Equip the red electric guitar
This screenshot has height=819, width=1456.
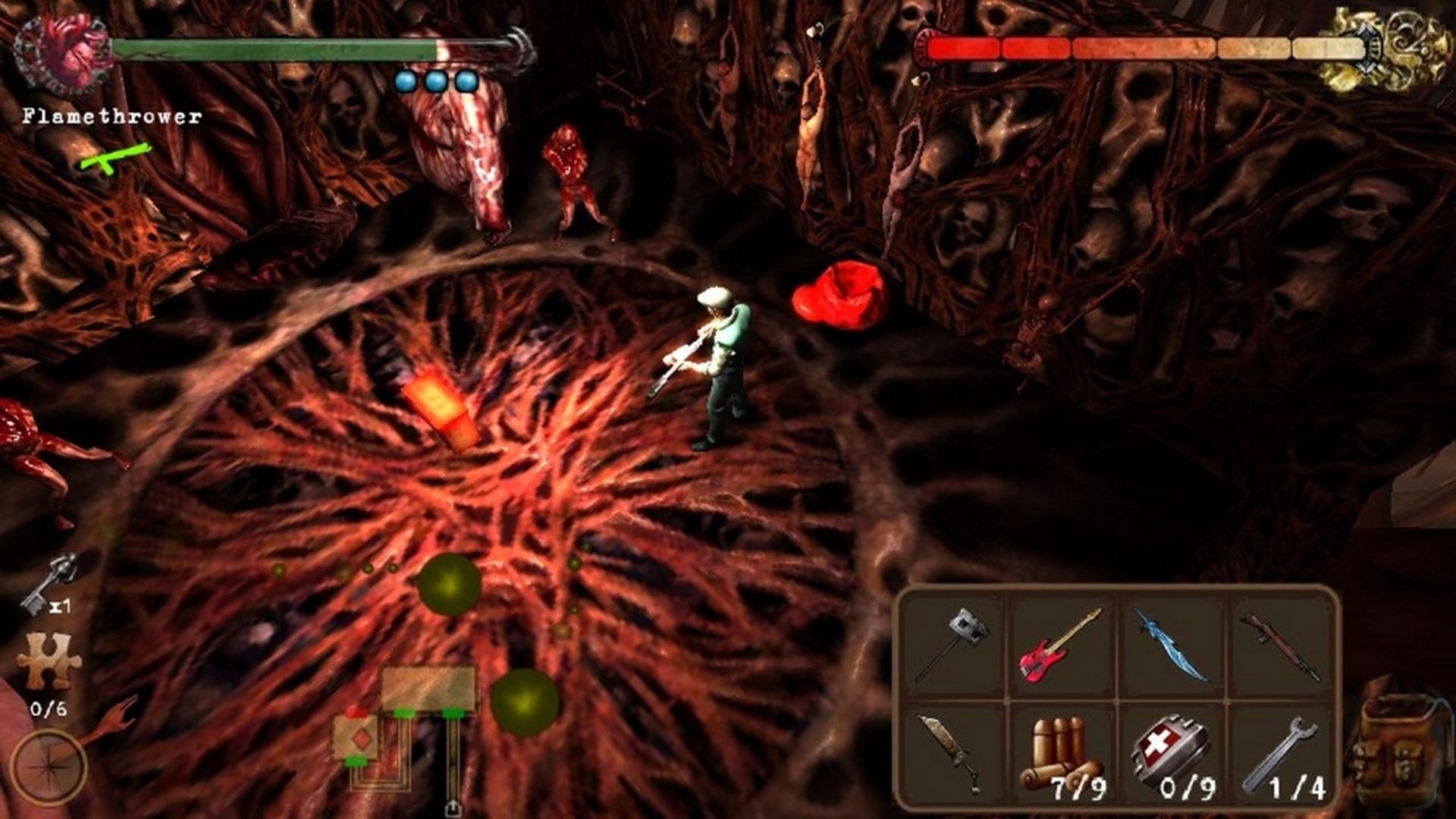(x=1060, y=645)
